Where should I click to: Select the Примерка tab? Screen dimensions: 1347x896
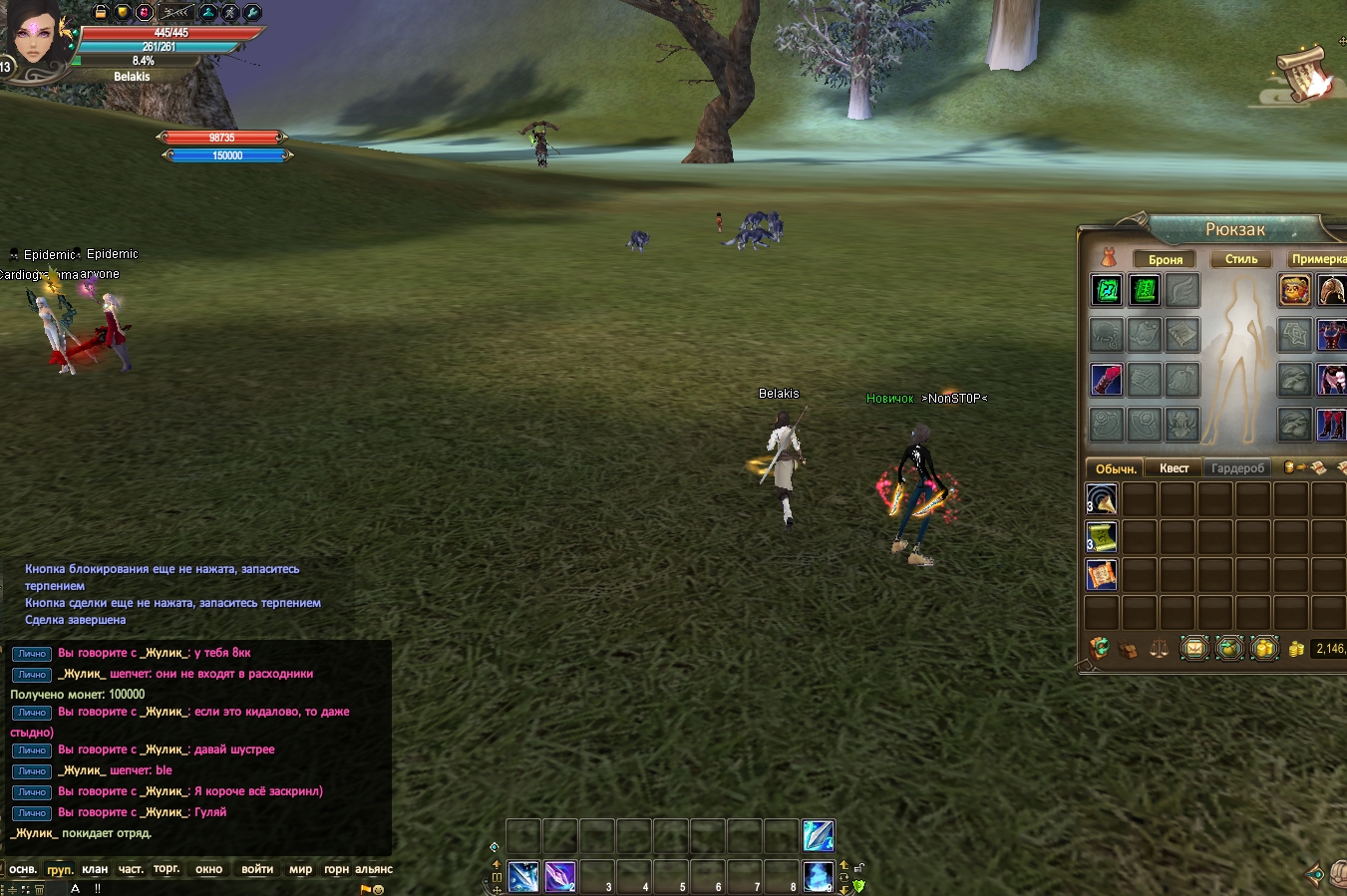click(x=1317, y=259)
